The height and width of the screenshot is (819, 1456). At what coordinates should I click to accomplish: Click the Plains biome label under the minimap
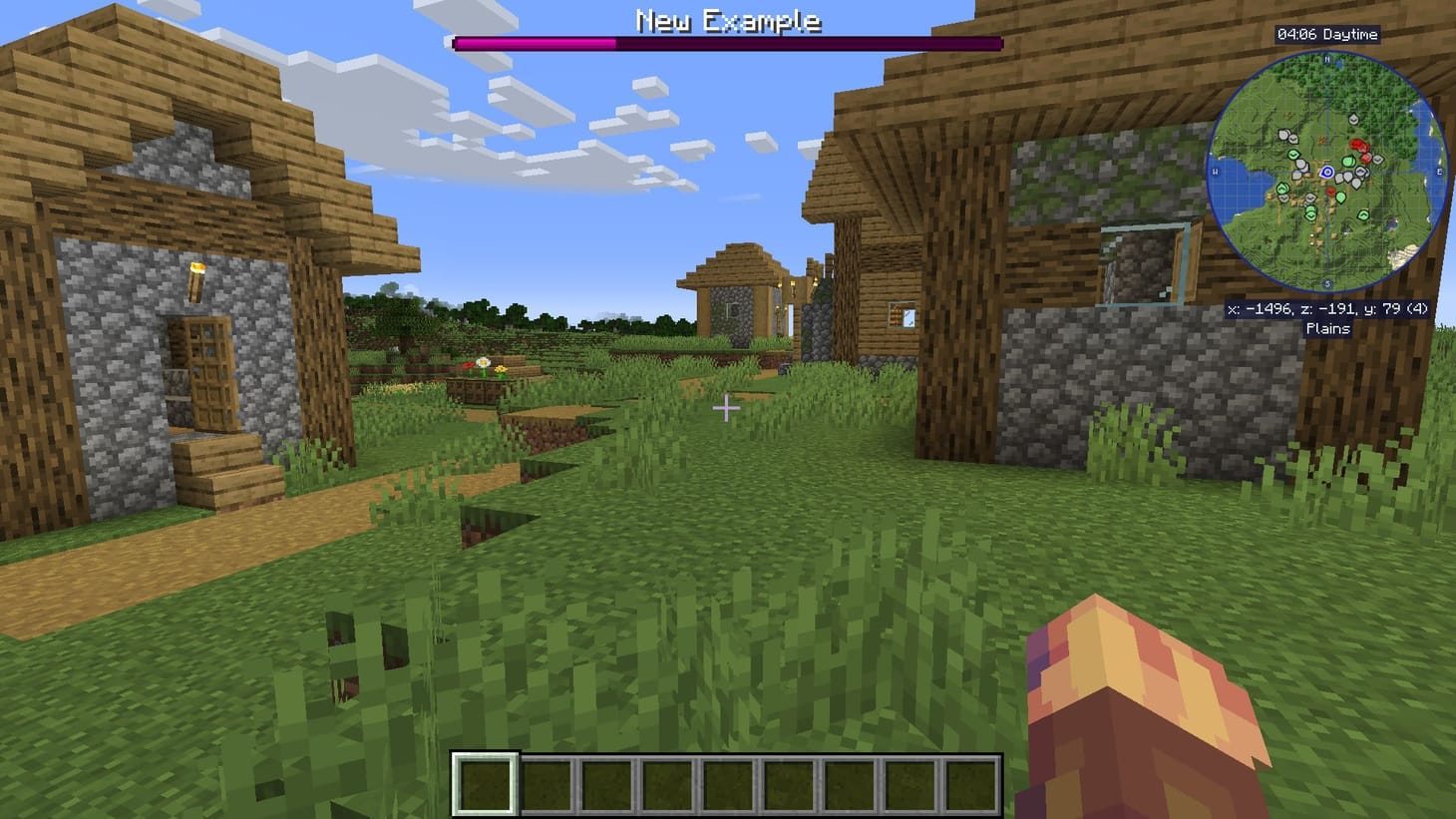coord(1330,328)
